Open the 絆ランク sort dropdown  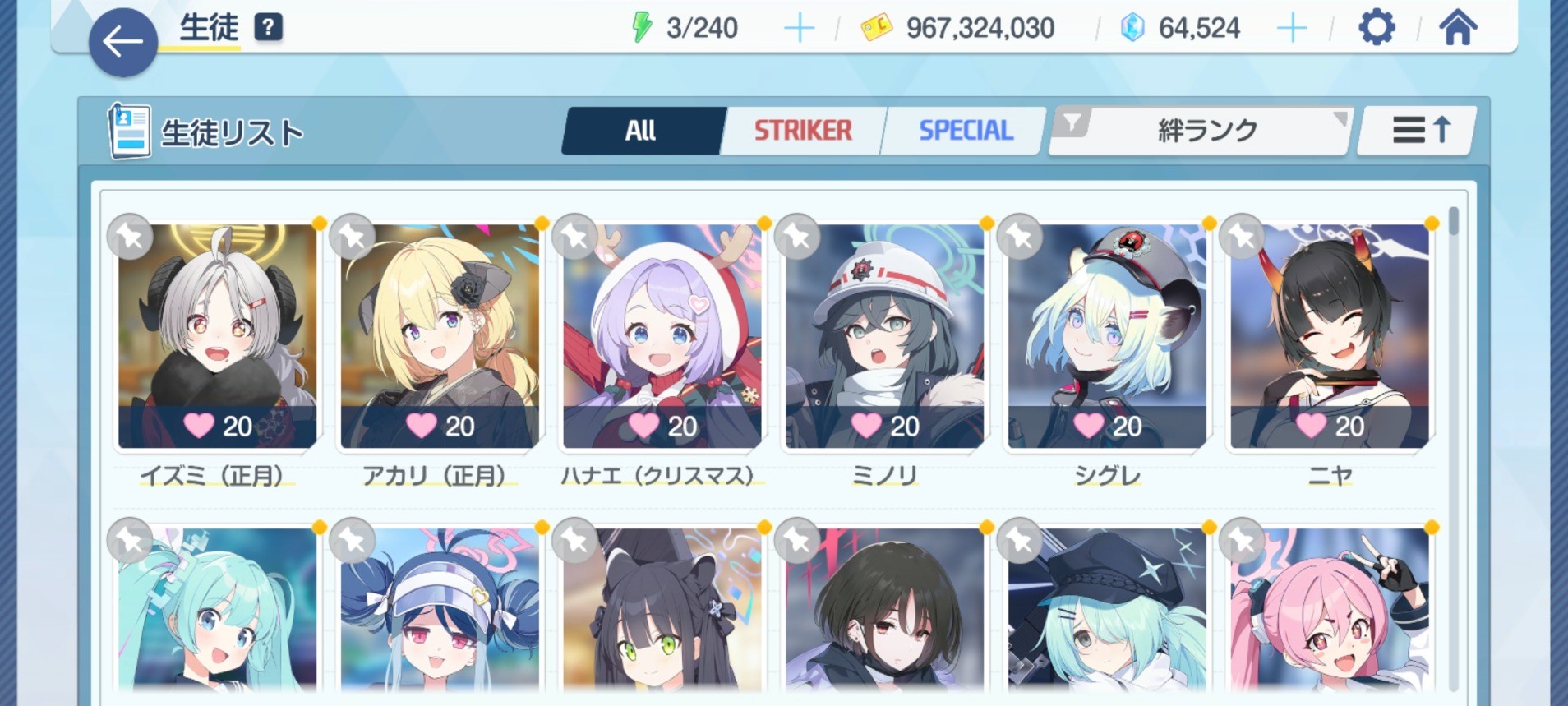[1206, 131]
